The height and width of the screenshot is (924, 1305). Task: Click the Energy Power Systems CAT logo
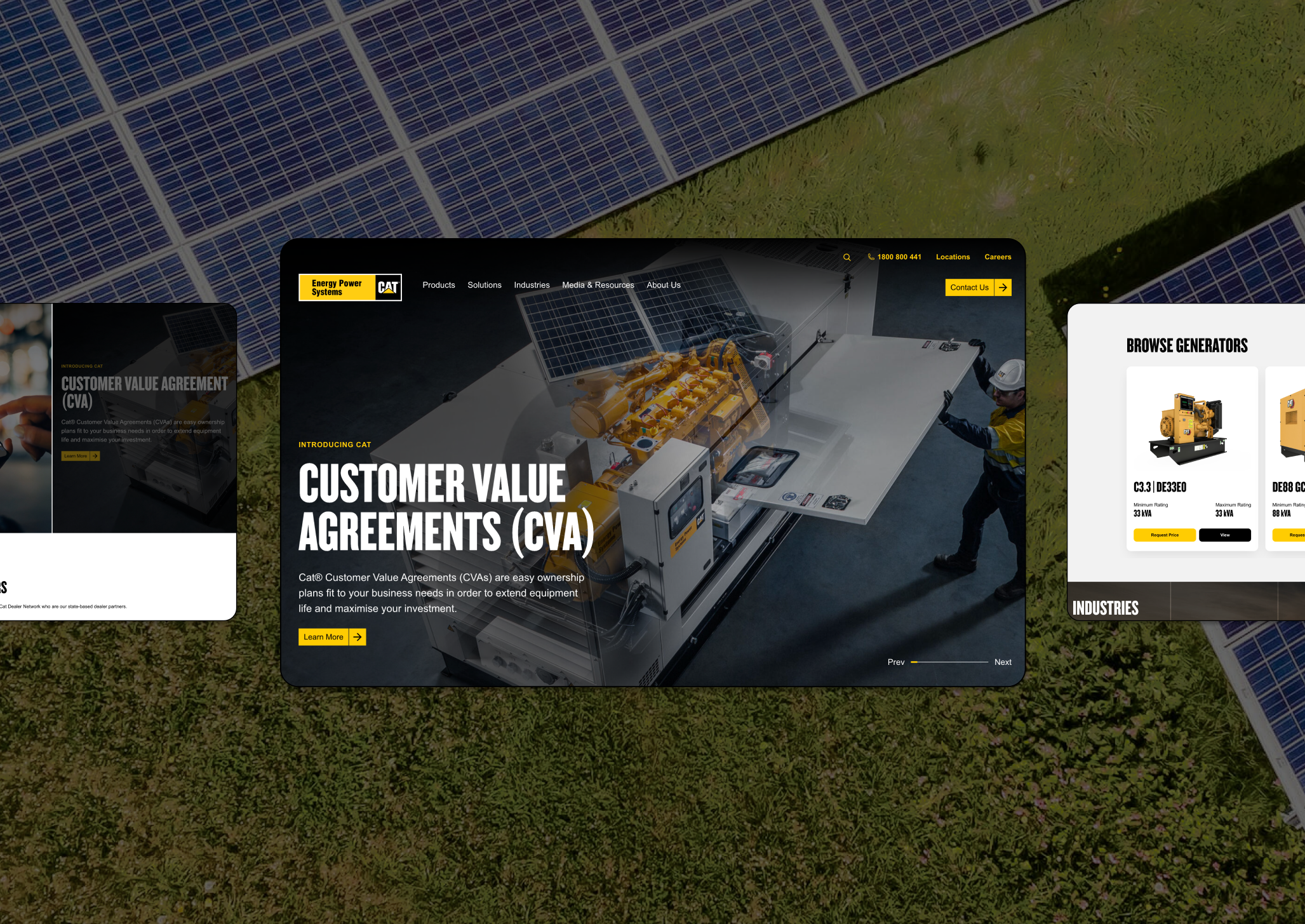pos(350,287)
